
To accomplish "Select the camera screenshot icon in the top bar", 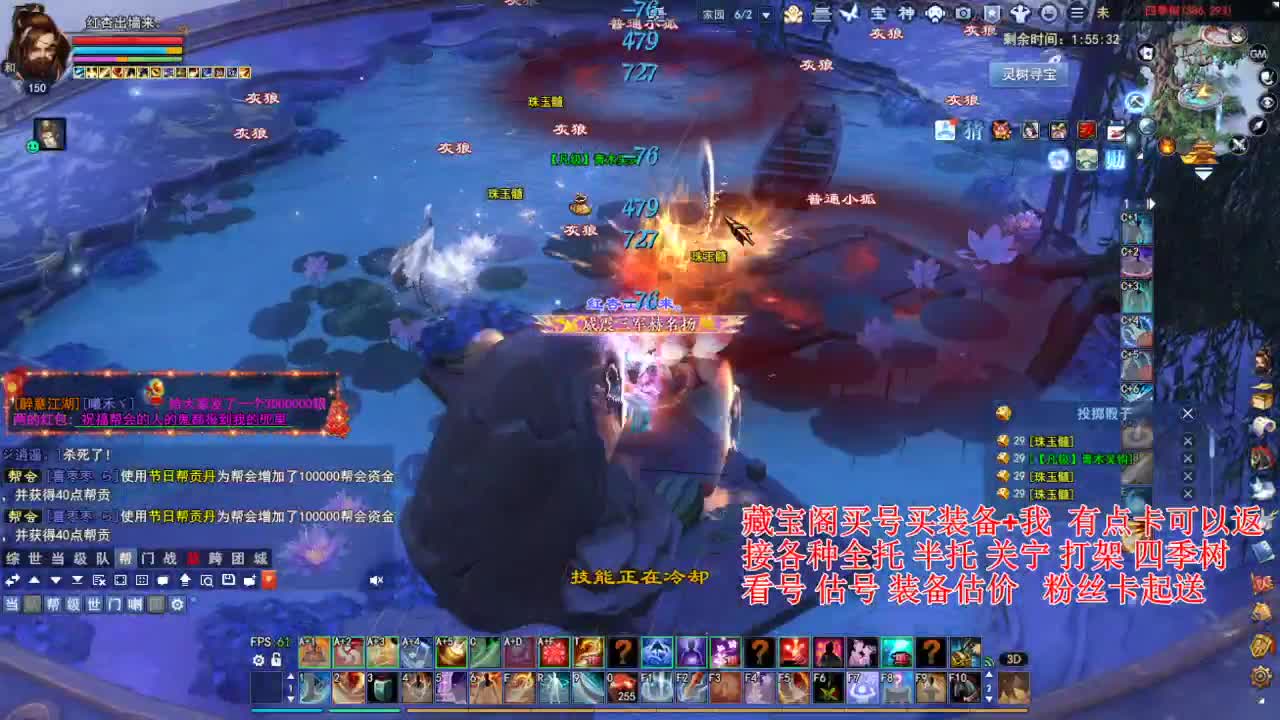I will click(x=963, y=13).
